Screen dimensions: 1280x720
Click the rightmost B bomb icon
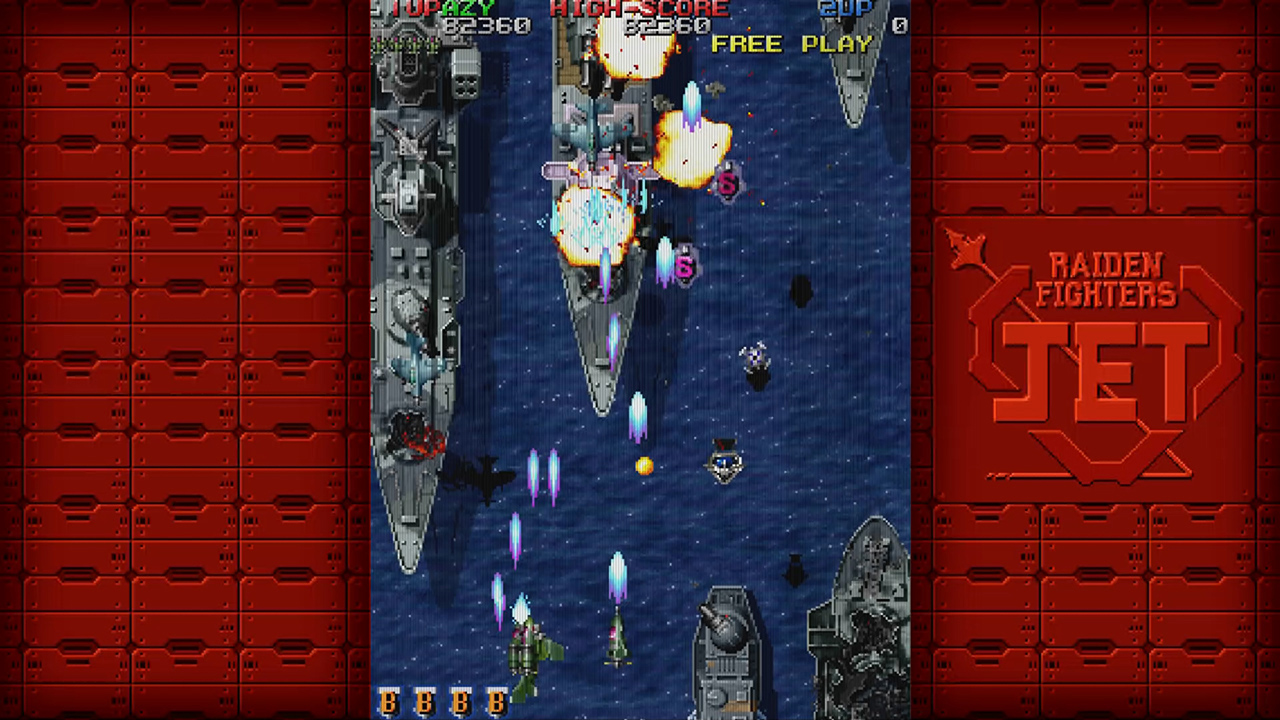(497, 701)
